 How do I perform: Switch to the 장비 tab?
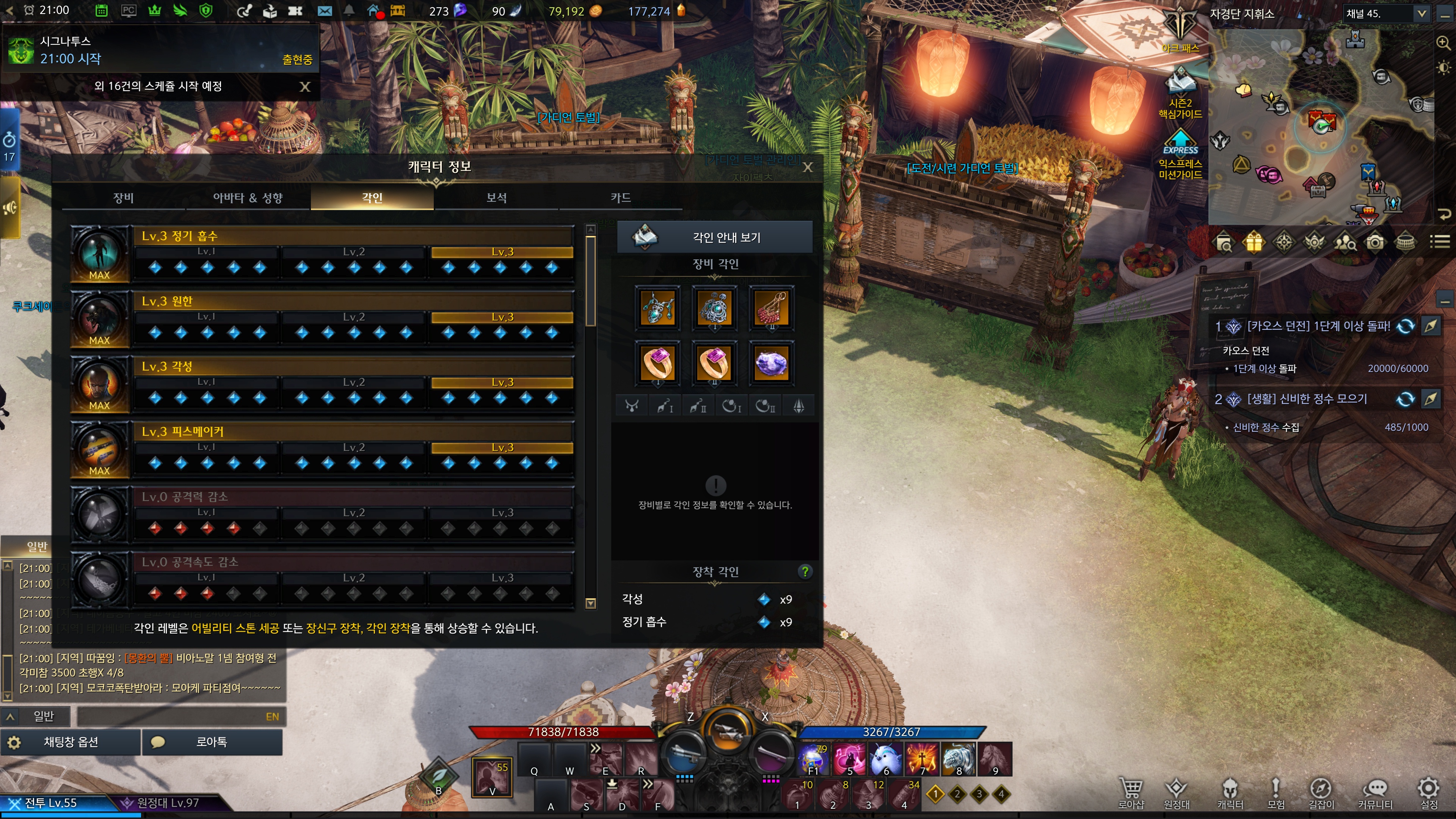tap(123, 197)
